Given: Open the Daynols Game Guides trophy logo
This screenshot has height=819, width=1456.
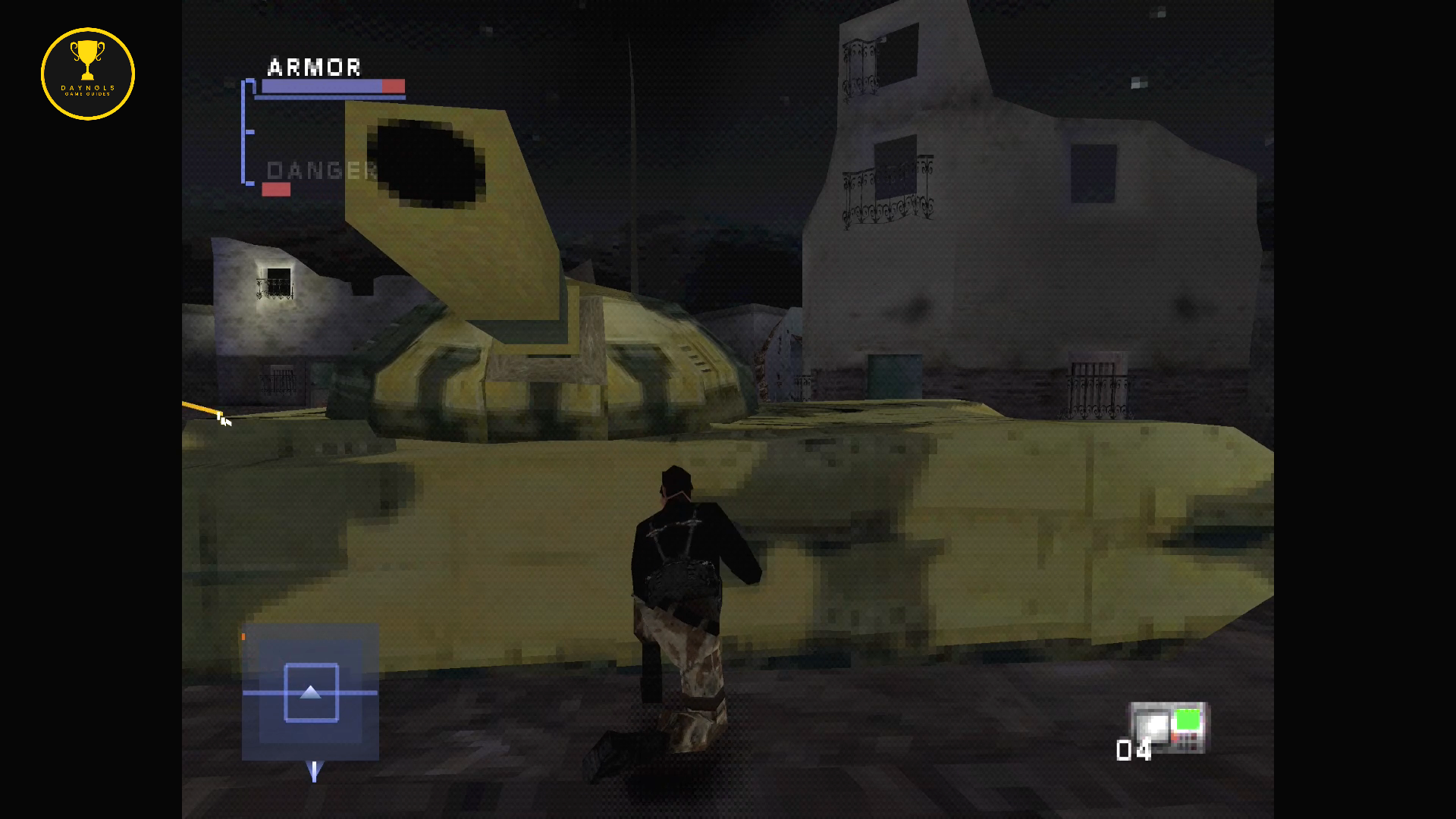Looking at the screenshot, I should [x=88, y=74].
